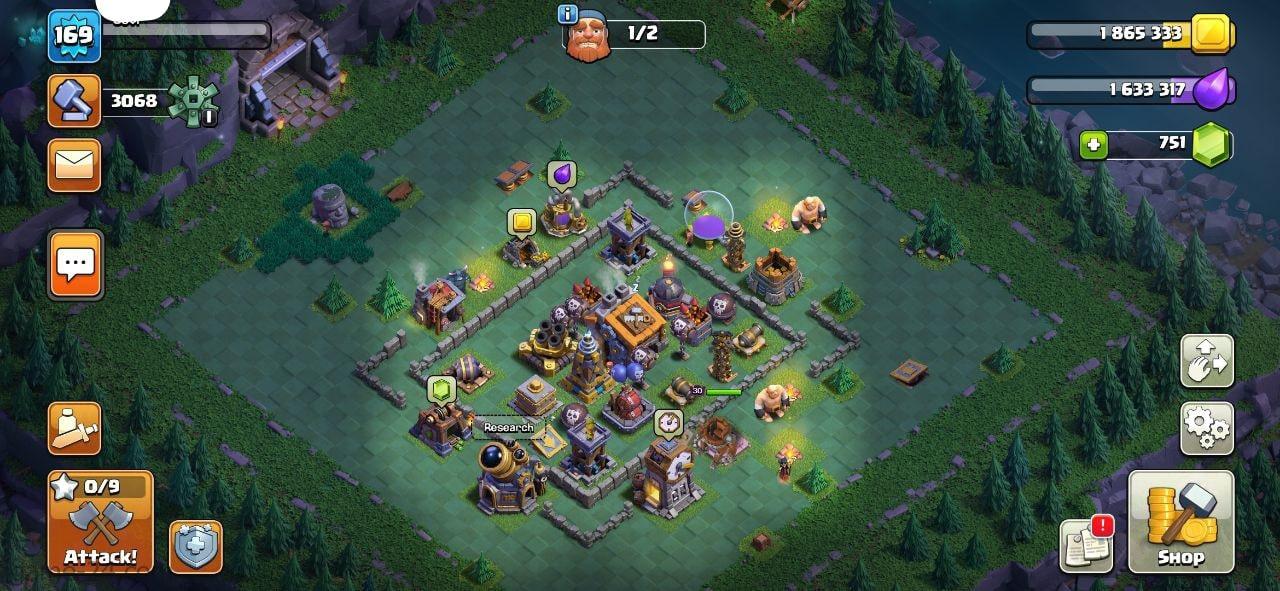Click the level 169 experience badge
This screenshot has width=1280, height=591.
(73, 35)
